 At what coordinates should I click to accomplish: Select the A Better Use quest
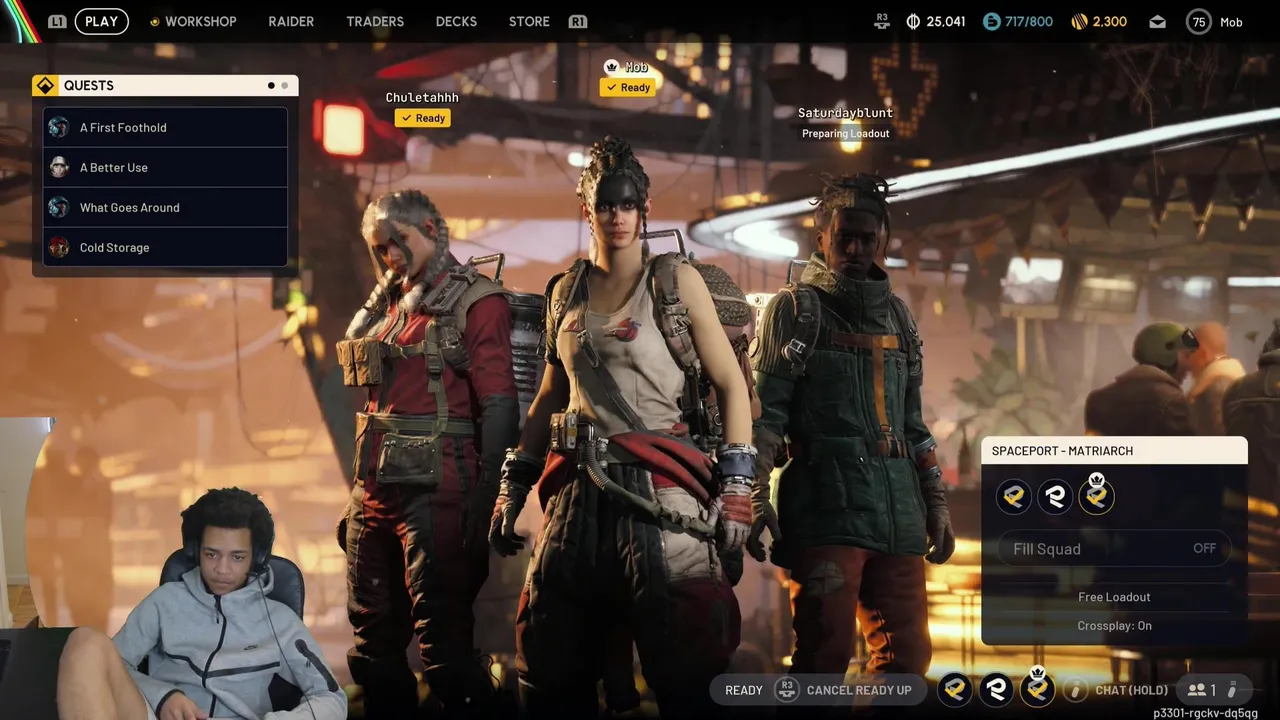165,167
